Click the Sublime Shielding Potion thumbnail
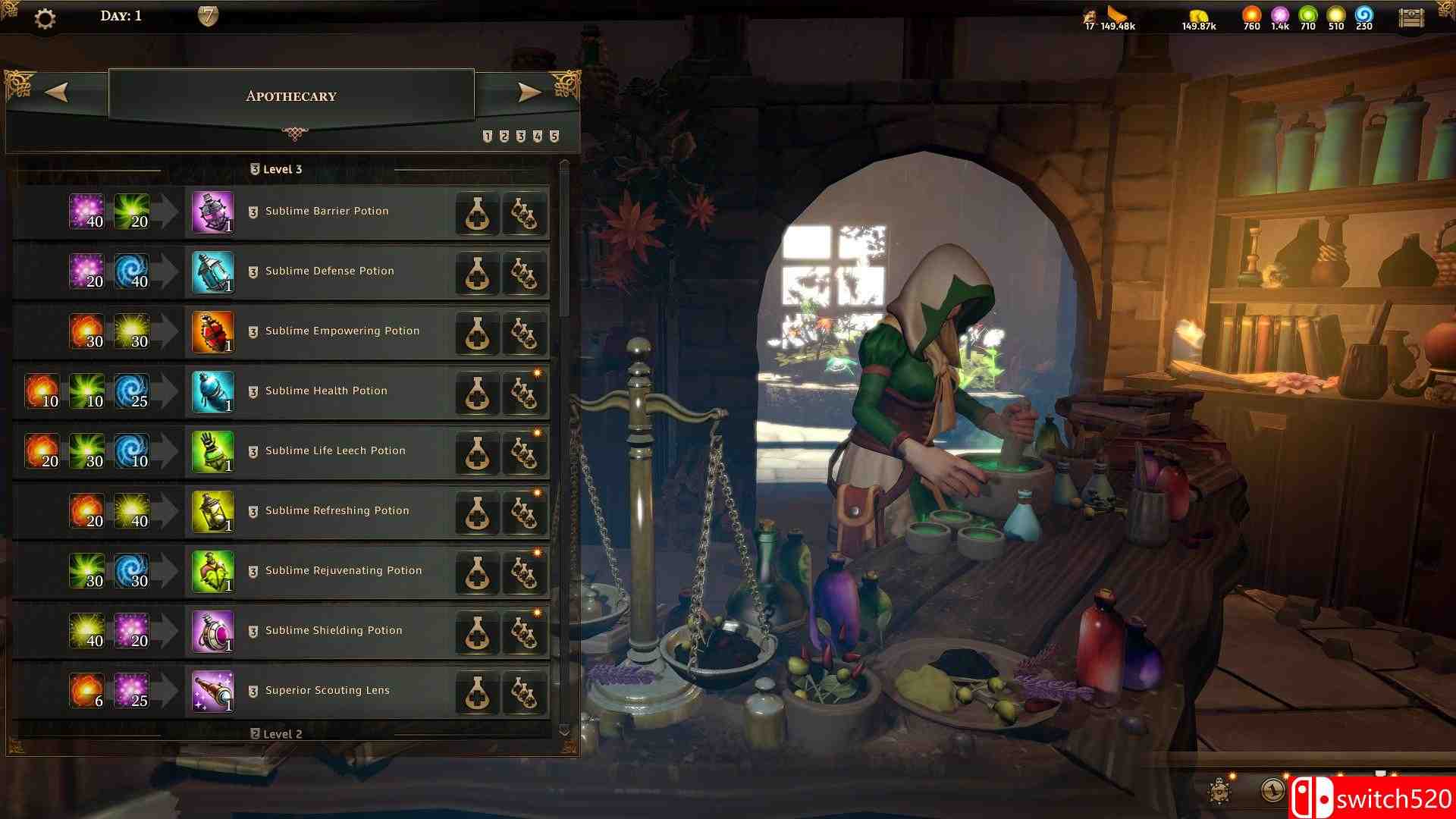Image resolution: width=1456 pixels, height=819 pixels. click(x=212, y=632)
